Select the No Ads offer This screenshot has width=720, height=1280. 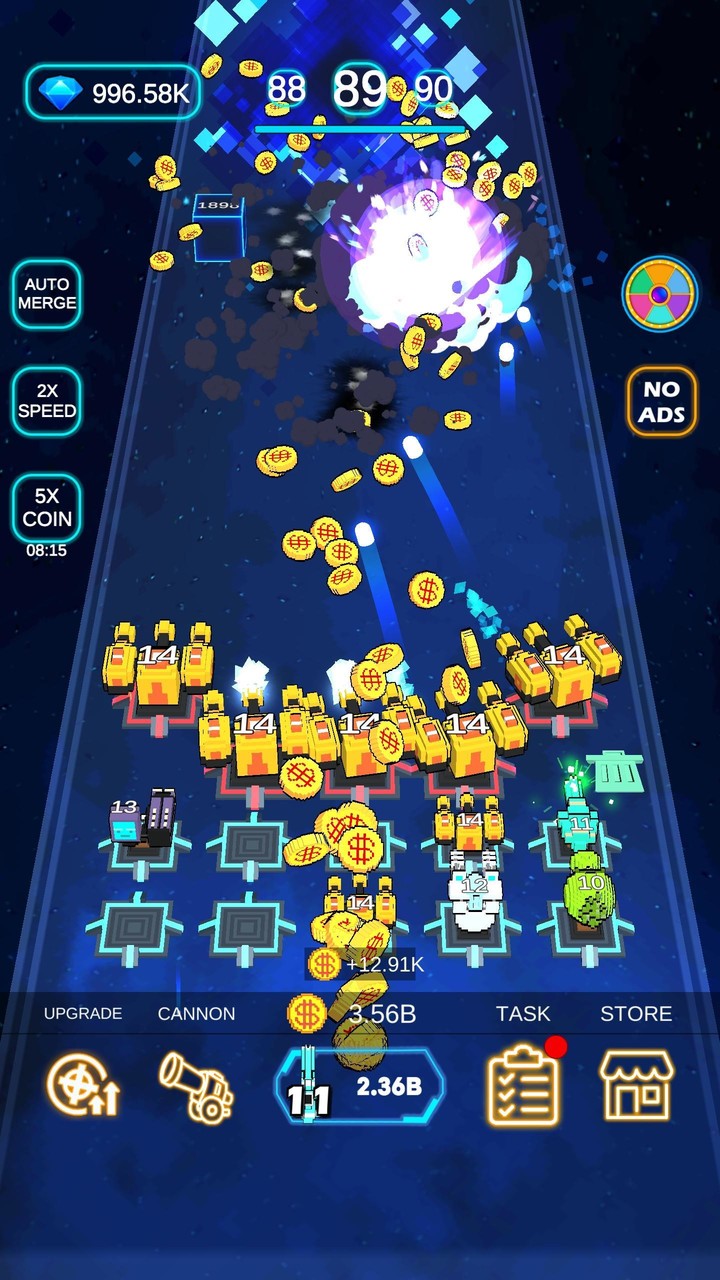(x=661, y=401)
